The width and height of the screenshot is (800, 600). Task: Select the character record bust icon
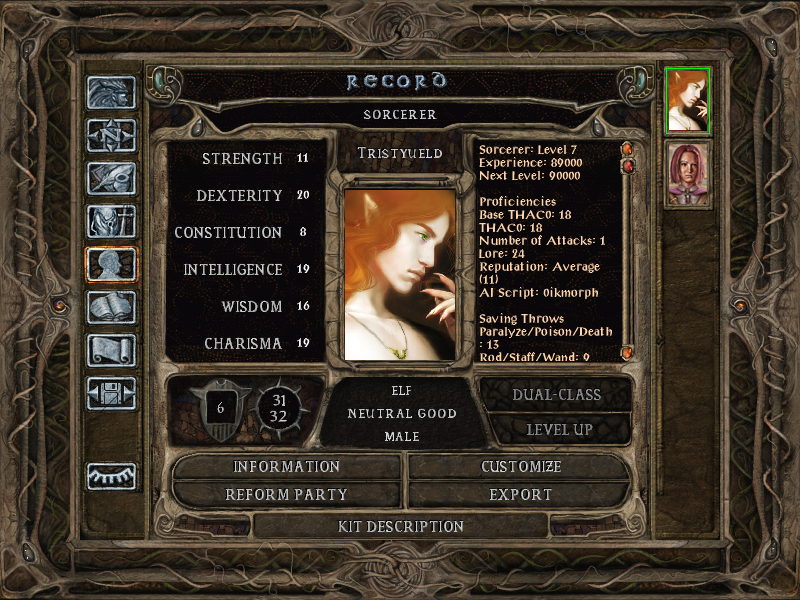[x=111, y=265]
